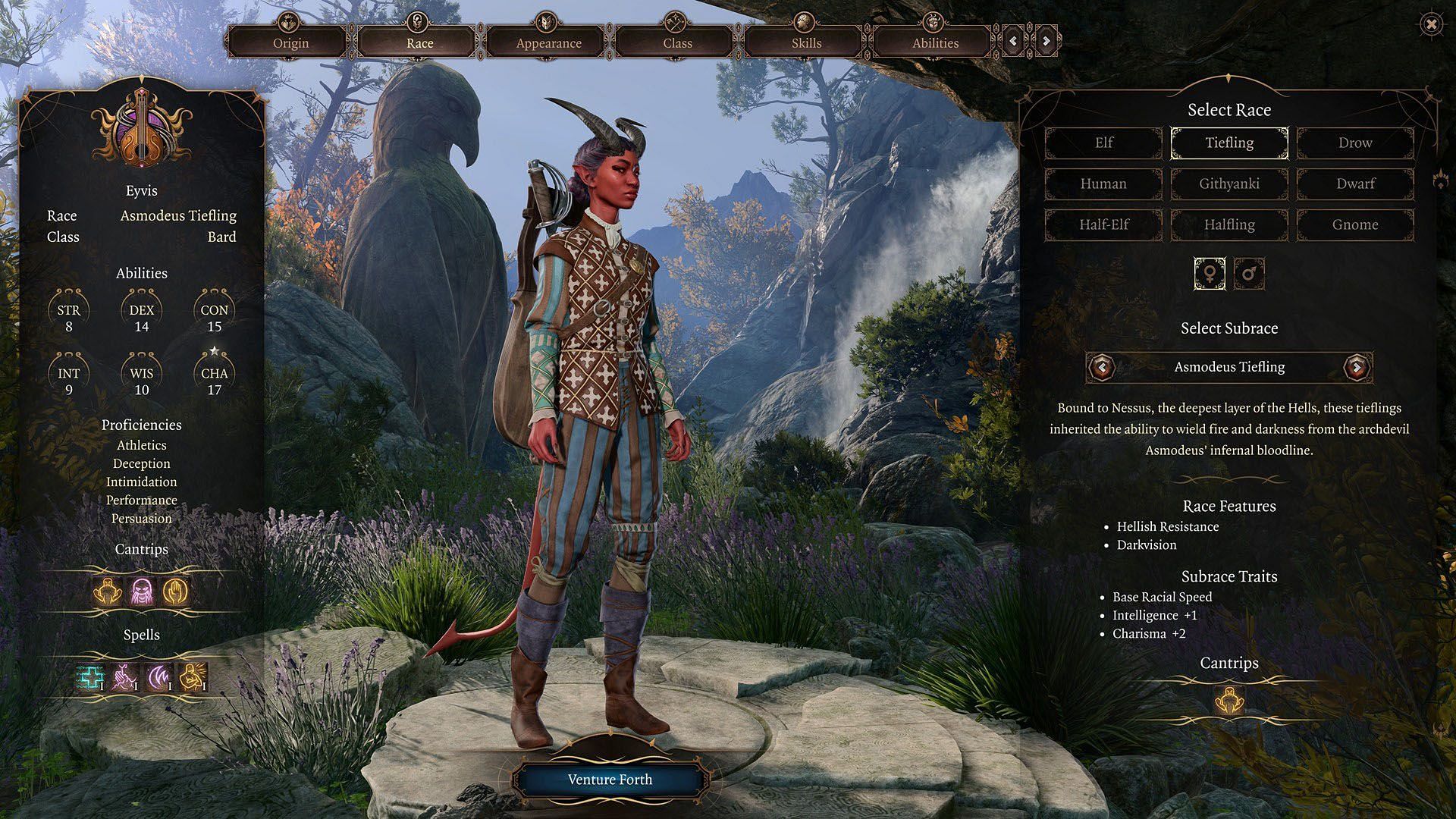1456x819 pixels.
Task: Select the Dwarf race button
Action: tap(1355, 184)
